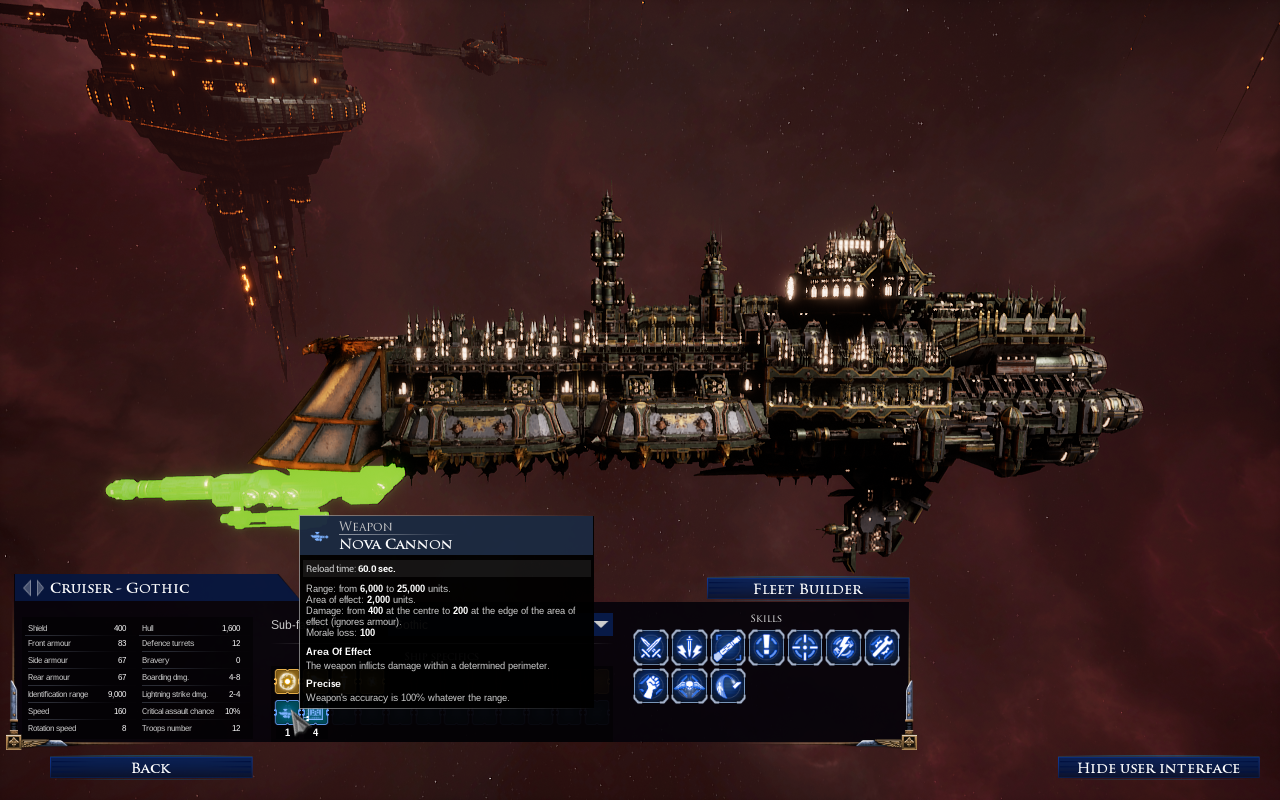The width and height of the screenshot is (1280, 800).
Task: Hide the user interface
Action: click(x=1158, y=768)
